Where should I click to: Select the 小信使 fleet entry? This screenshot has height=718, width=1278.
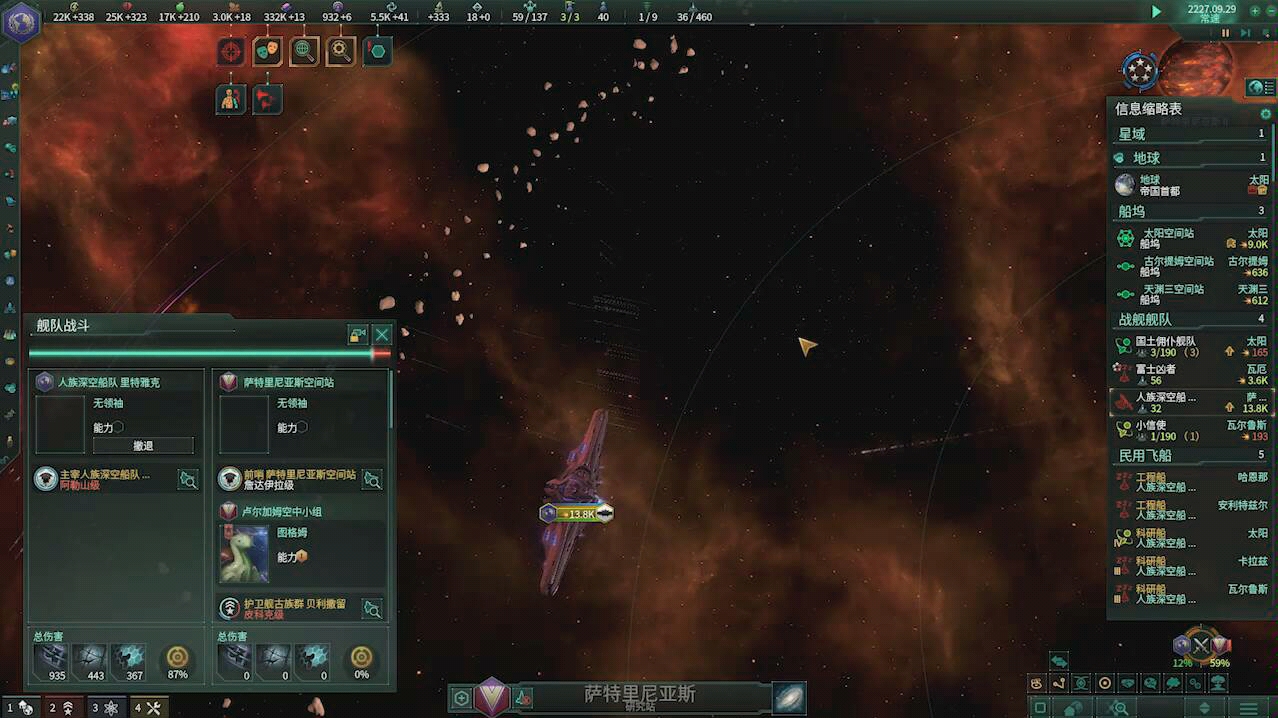pyautogui.click(x=1190, y=430)
